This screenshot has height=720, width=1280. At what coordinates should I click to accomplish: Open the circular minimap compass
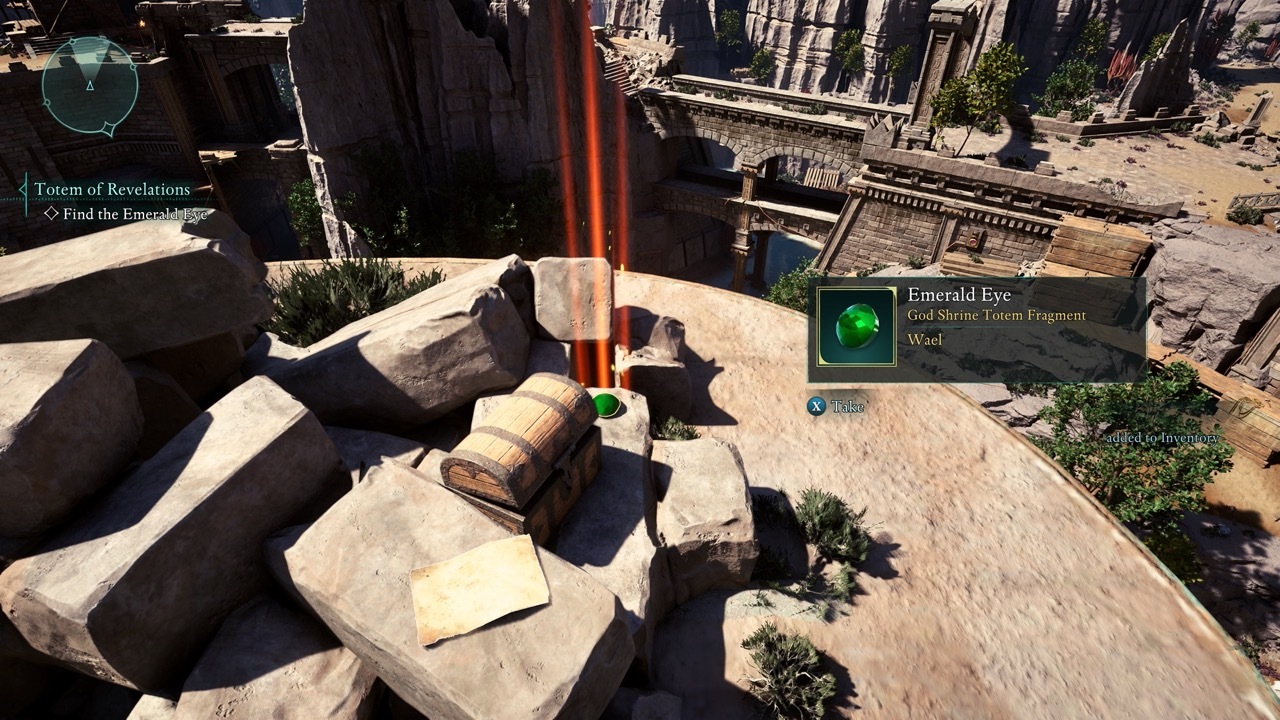click(x=90, y=86)
